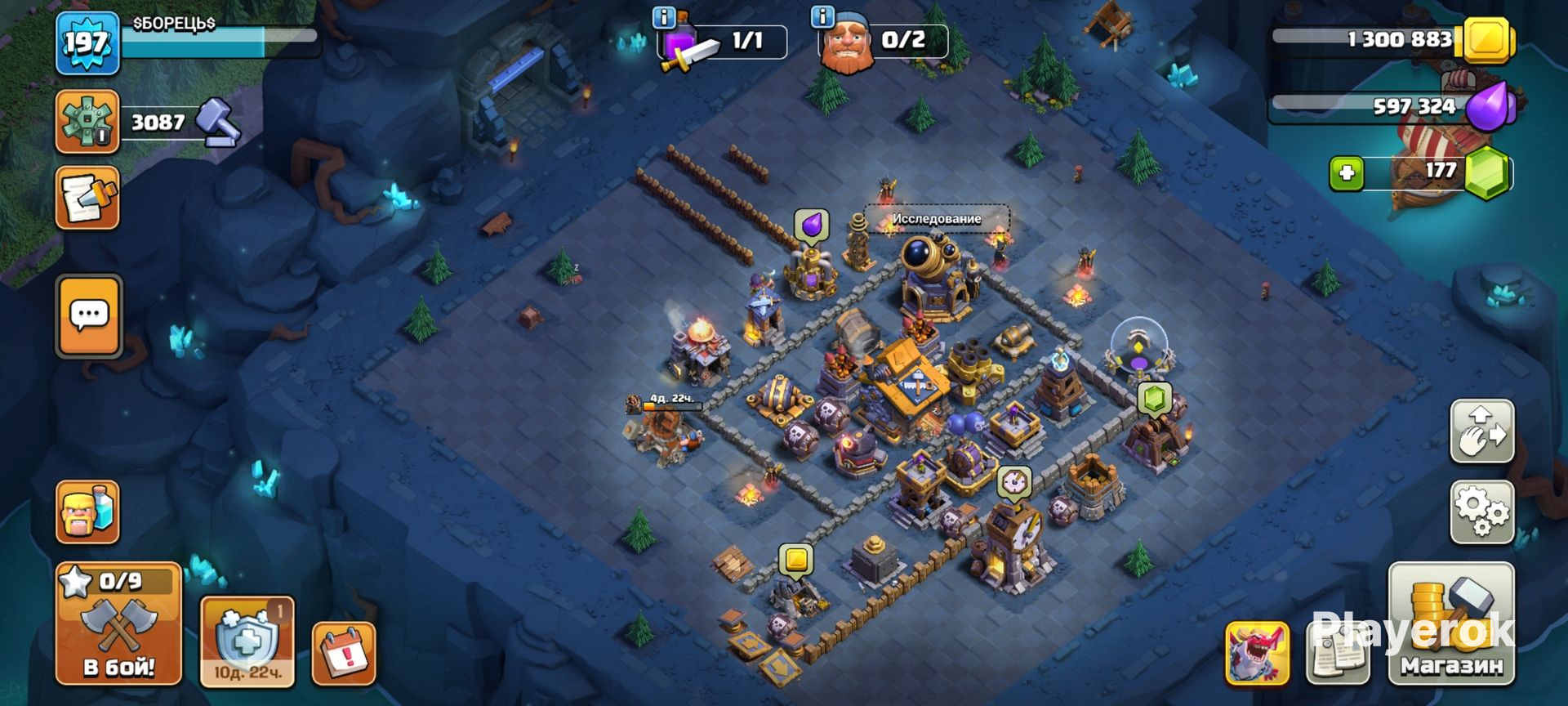Open the clan badge trophy button
The image size is (1568, 706).
(87, 122)
